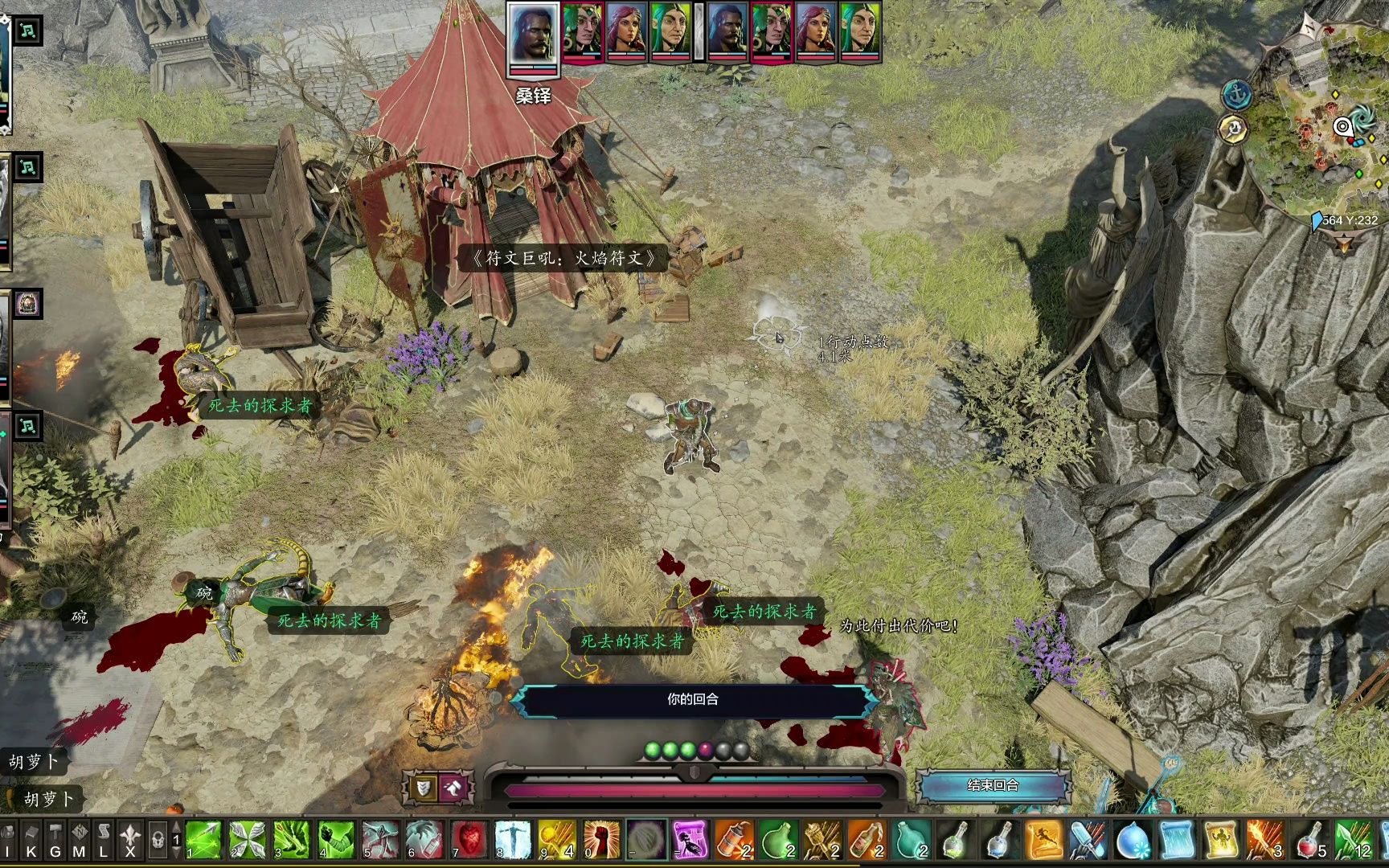Use the green gauntlet fist skill
The image size is (1389, 868).
[336, 840]
